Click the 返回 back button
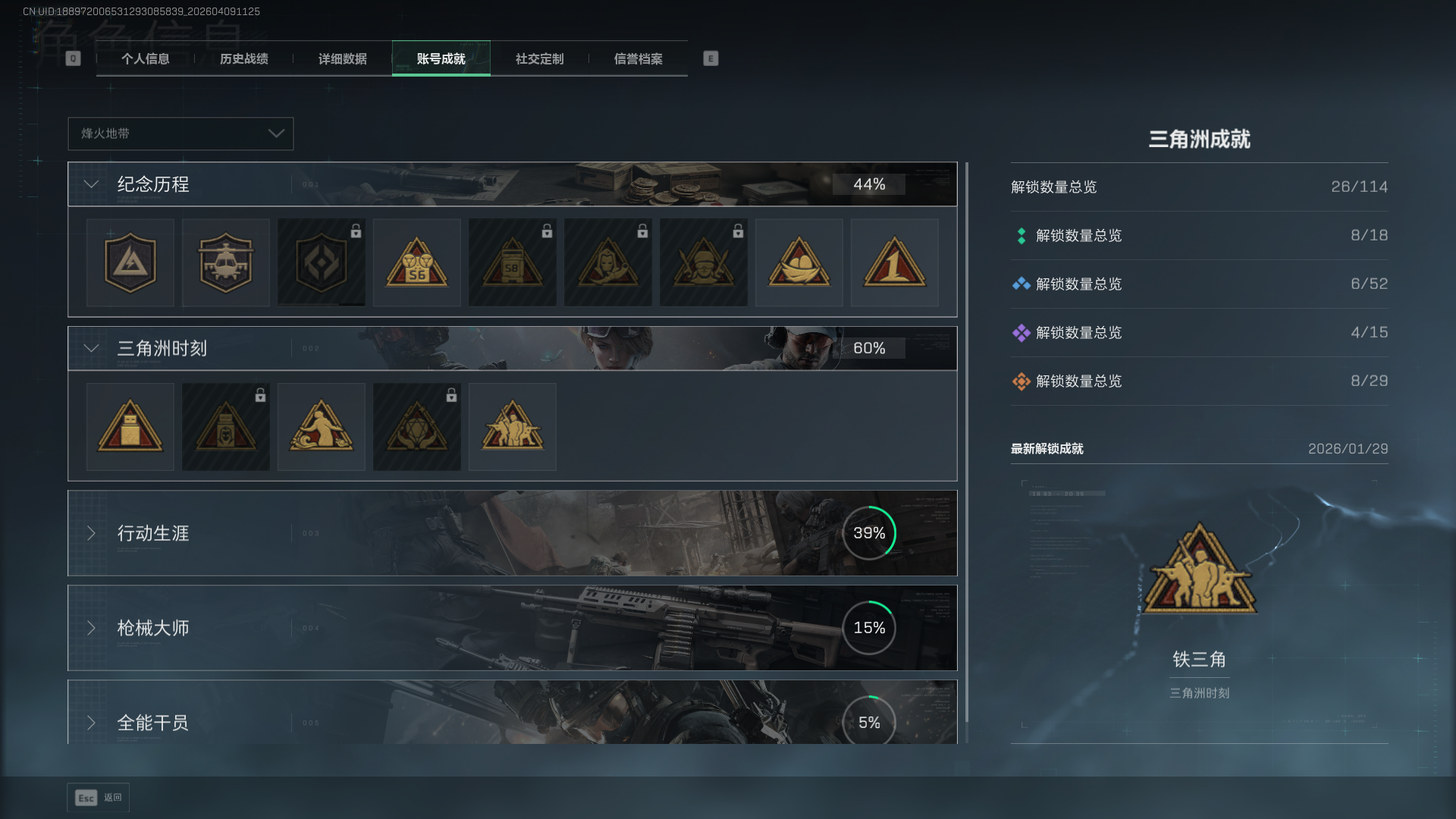 [99, 797]
